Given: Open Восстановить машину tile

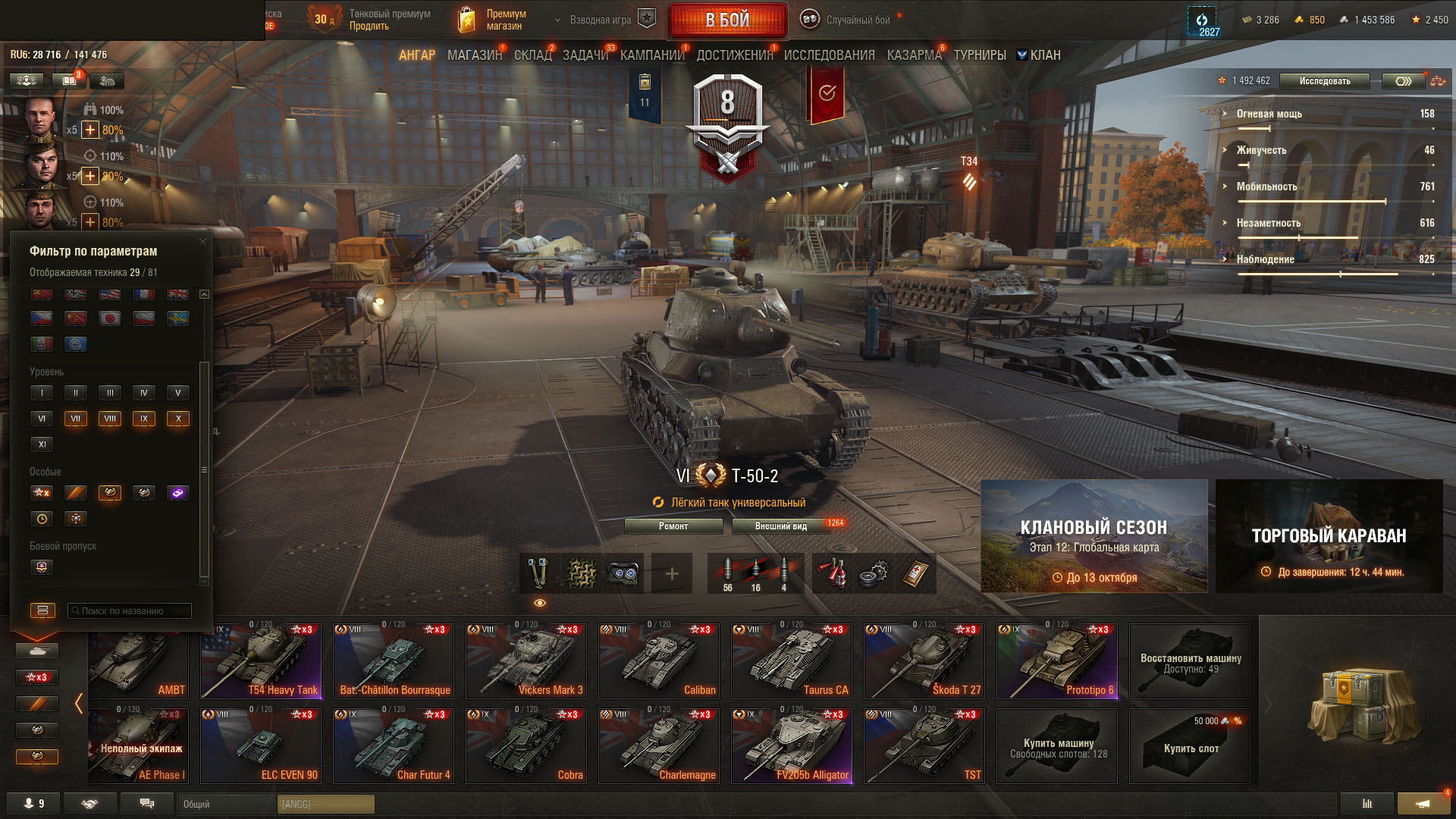Looking at the screenshot, I should pyautogui.click(x=1189, y=661).
